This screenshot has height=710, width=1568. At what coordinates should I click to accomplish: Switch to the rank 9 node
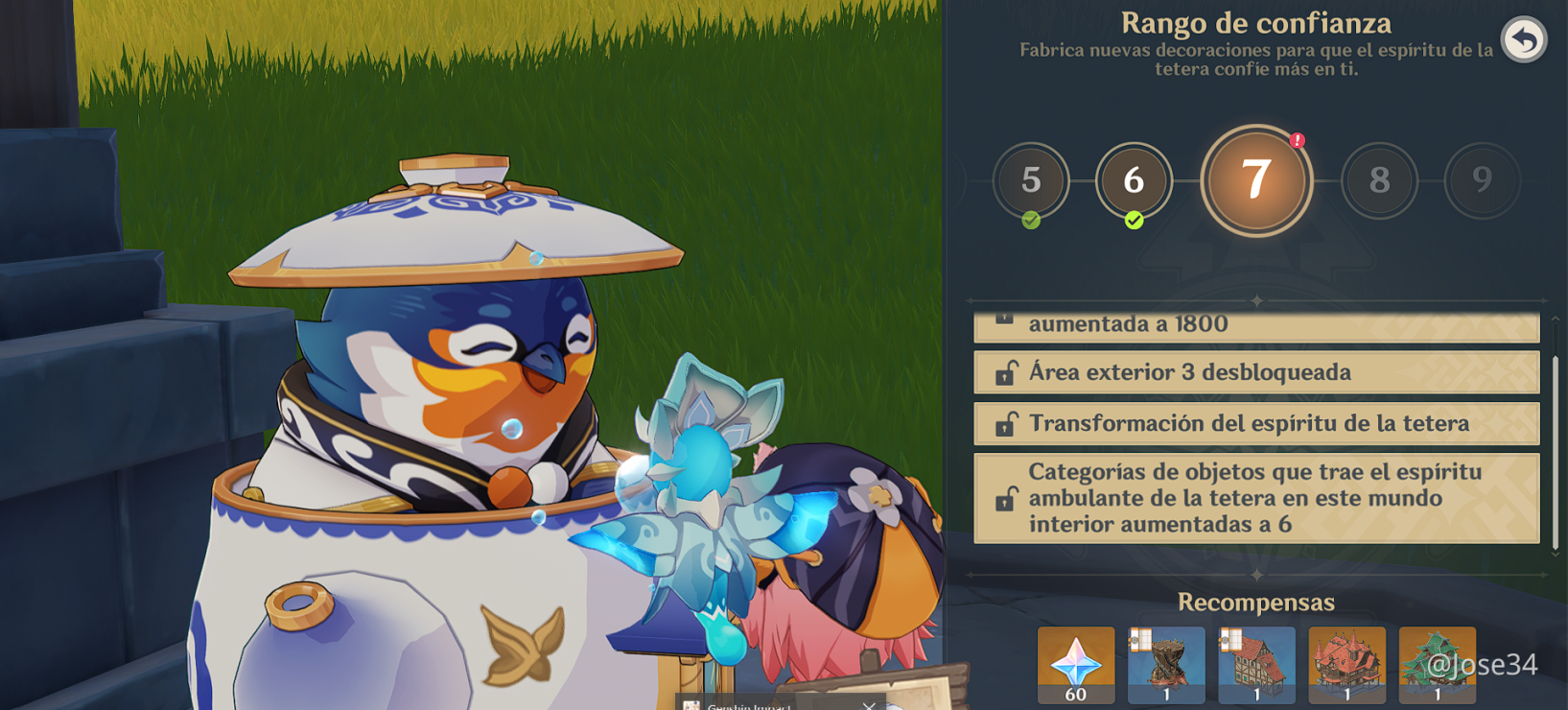1483,180
